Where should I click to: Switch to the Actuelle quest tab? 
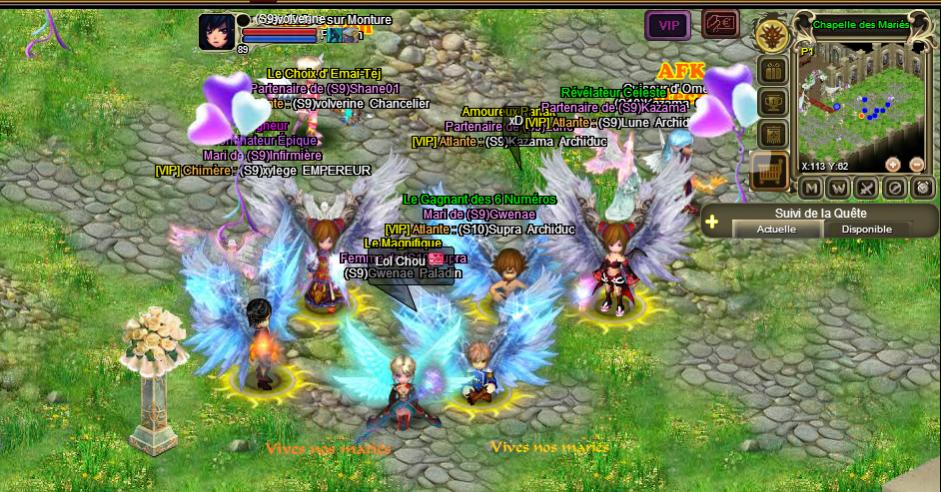[x=778, y=229]
